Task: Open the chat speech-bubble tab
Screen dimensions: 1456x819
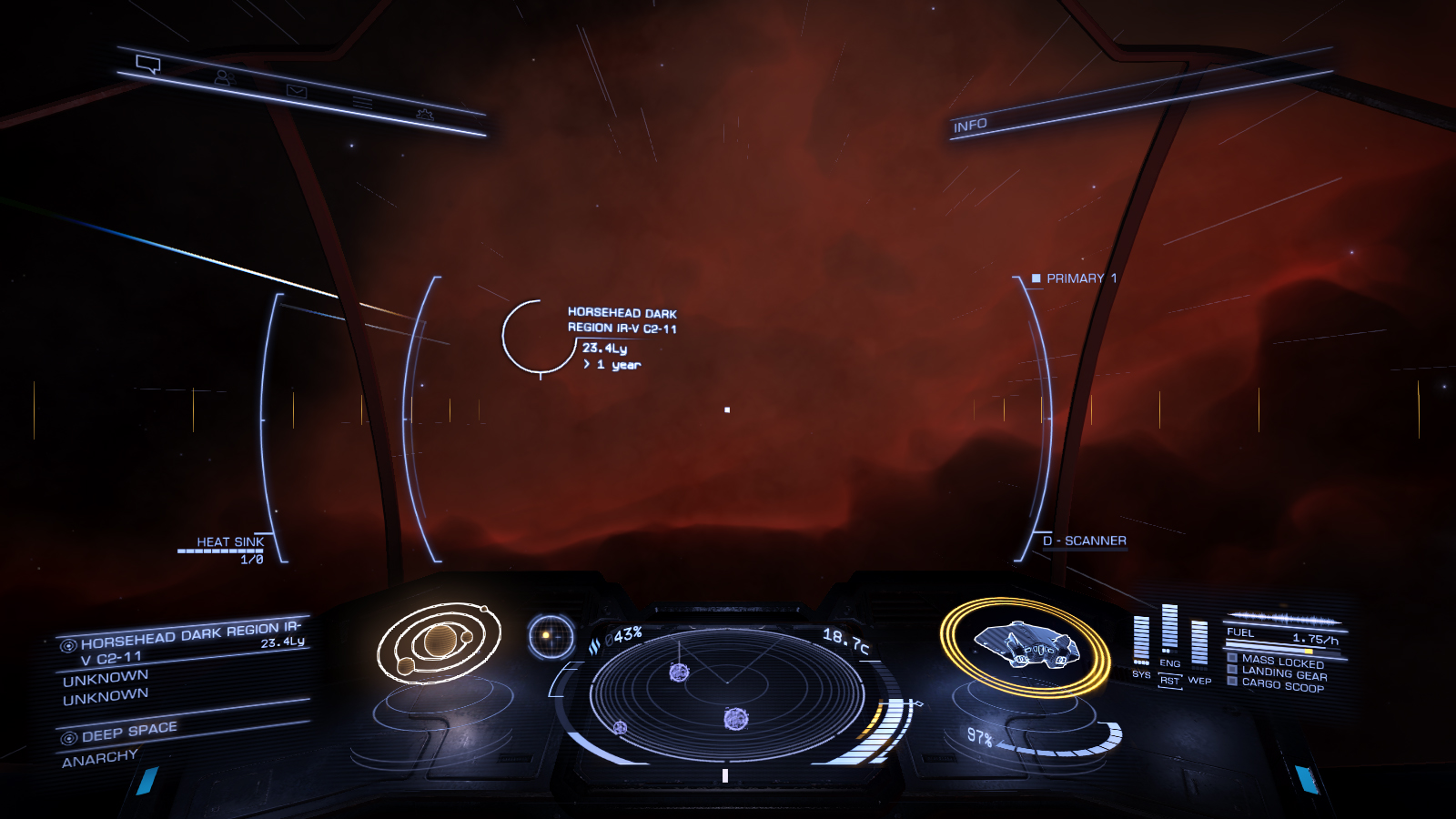Action: [148, 65]
